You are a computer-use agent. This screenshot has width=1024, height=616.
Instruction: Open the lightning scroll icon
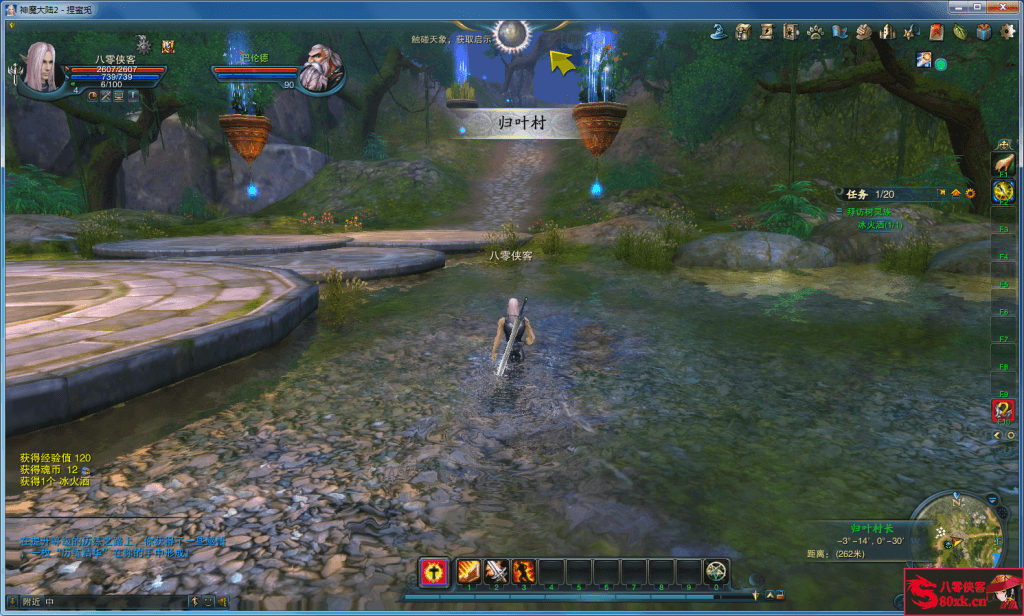(766, 32)
